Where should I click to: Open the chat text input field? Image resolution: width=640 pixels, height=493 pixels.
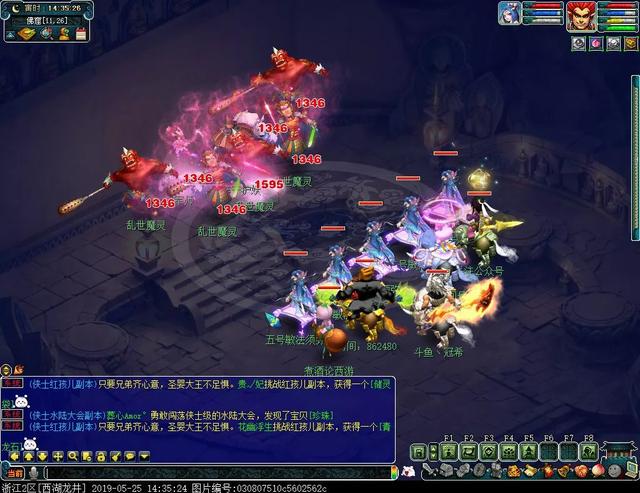tap(220, 472)
